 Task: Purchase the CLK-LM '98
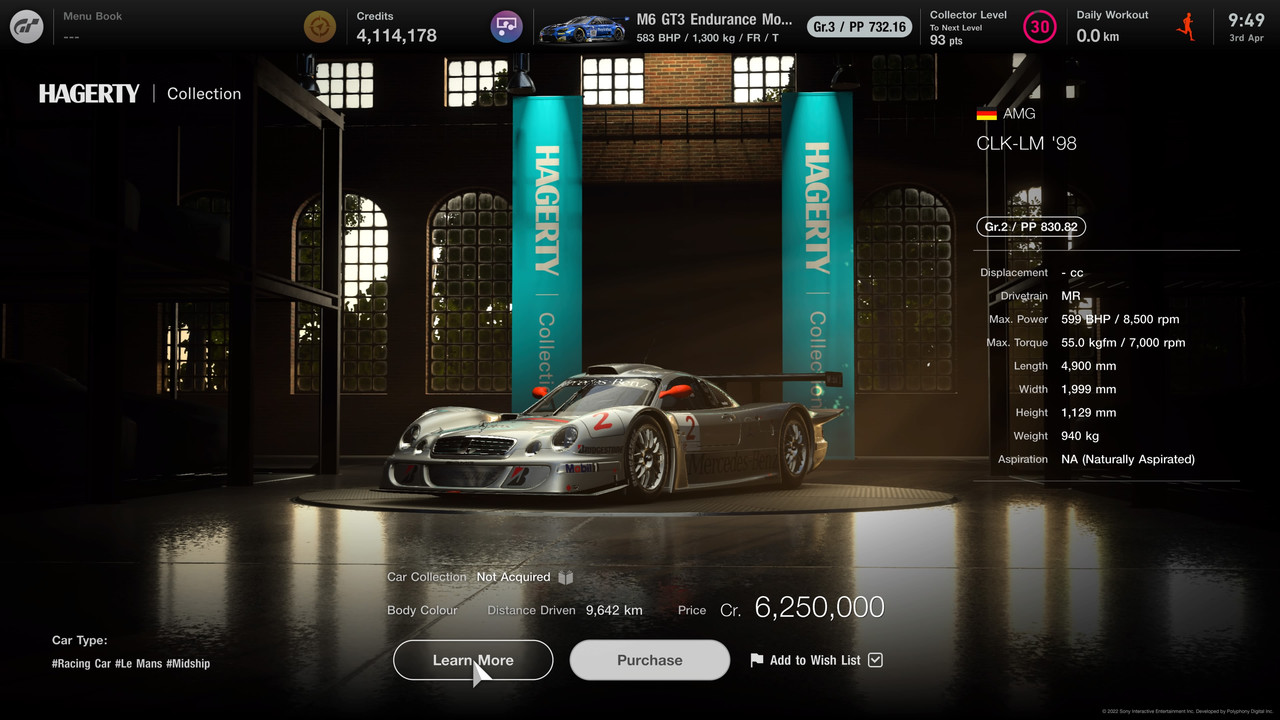click(x=650, y=660)
